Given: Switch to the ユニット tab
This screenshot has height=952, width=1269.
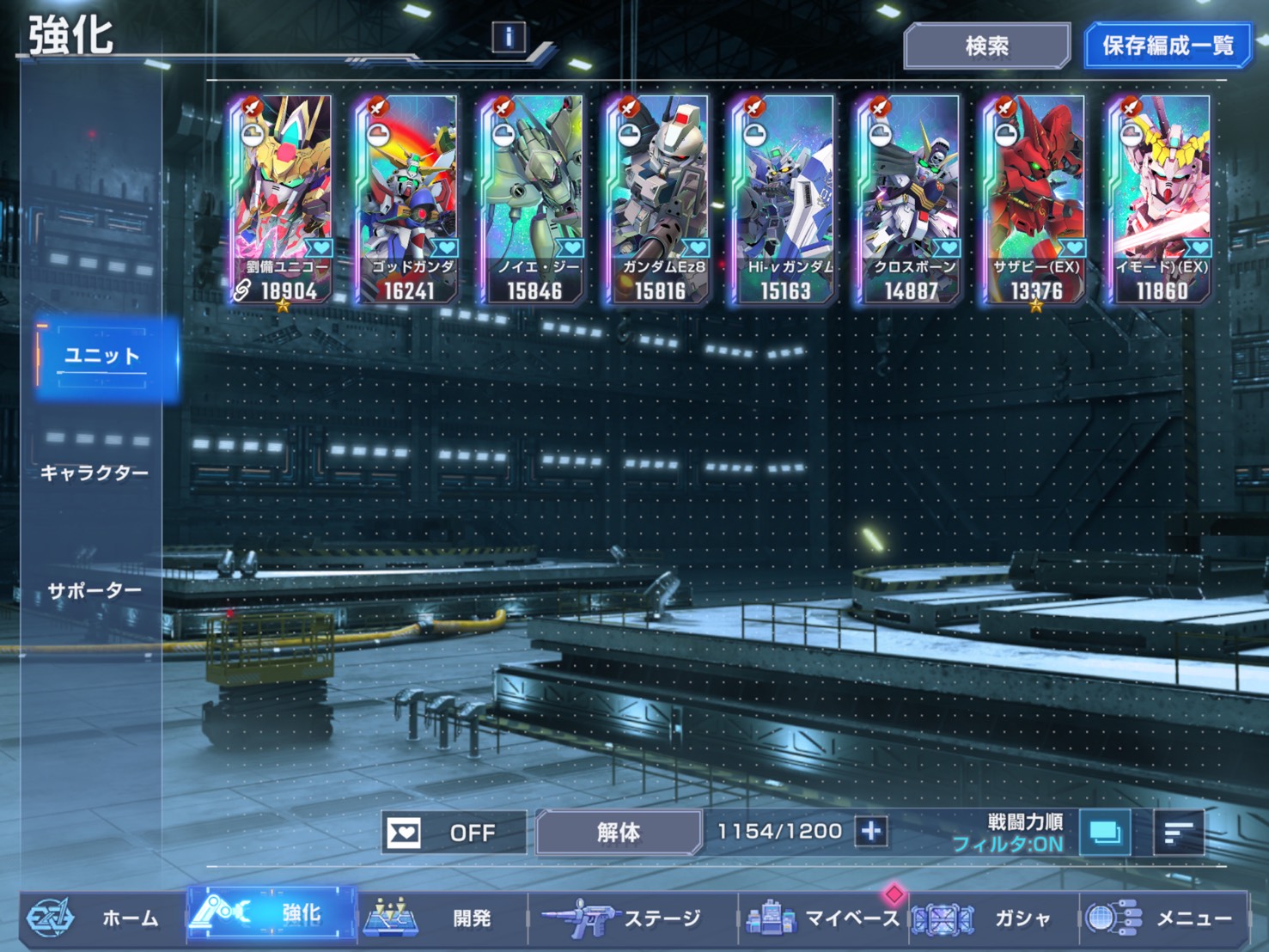Looking at the screenshot, I should [x=102, y=357].
